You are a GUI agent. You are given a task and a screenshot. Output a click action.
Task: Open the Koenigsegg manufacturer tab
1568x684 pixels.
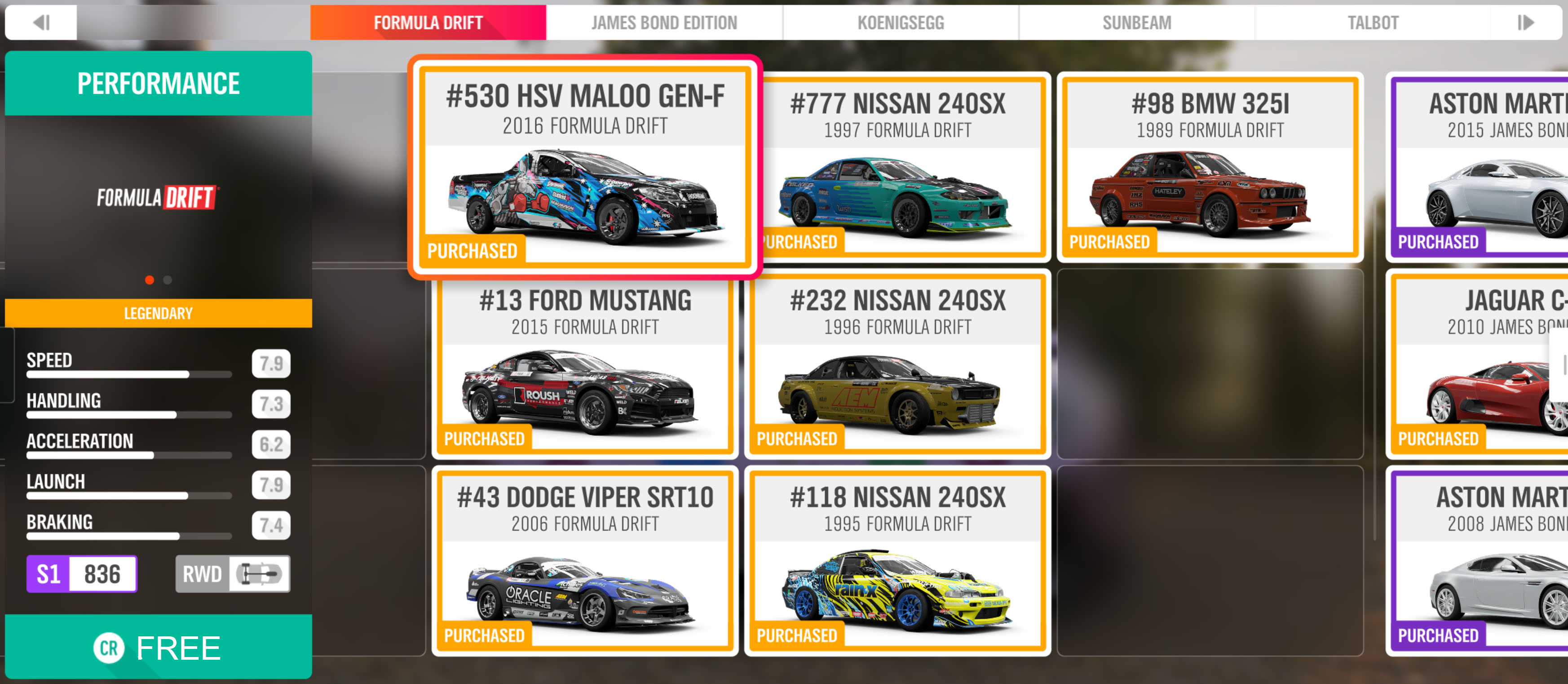[x=900, y=23]
